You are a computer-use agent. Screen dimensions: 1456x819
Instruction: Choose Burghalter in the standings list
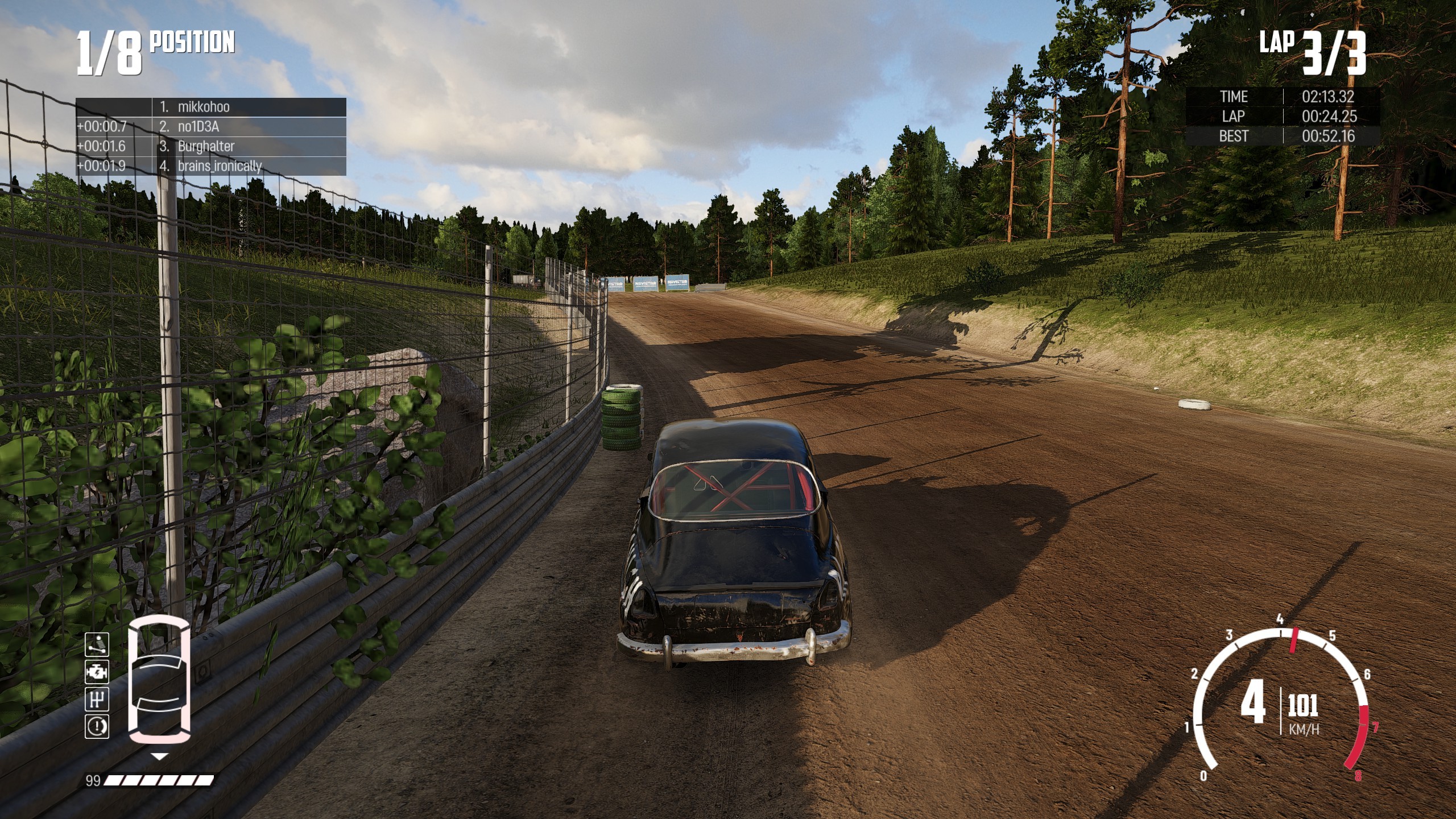click(211, 146)
